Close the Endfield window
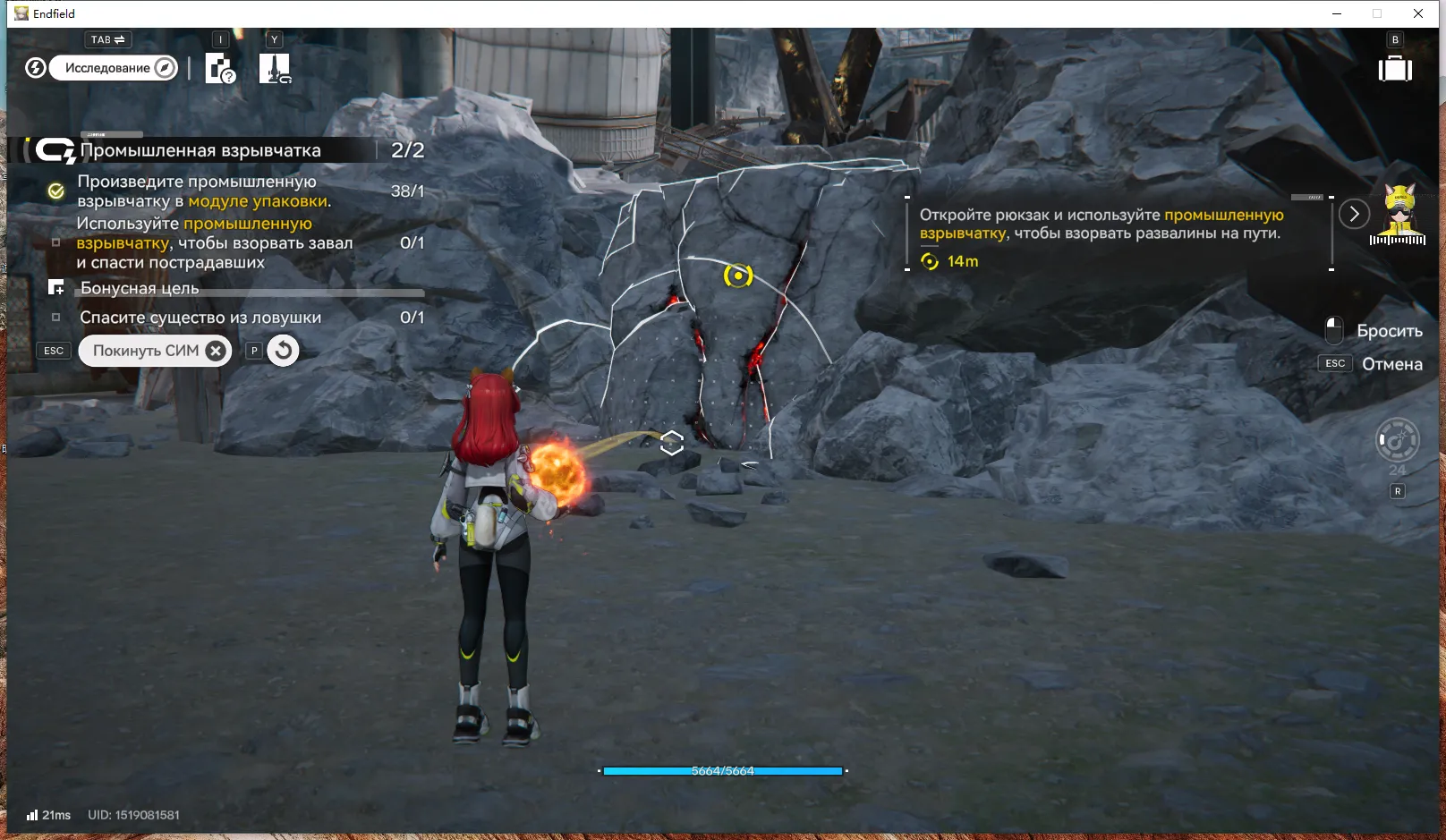 click(1418, 13)
